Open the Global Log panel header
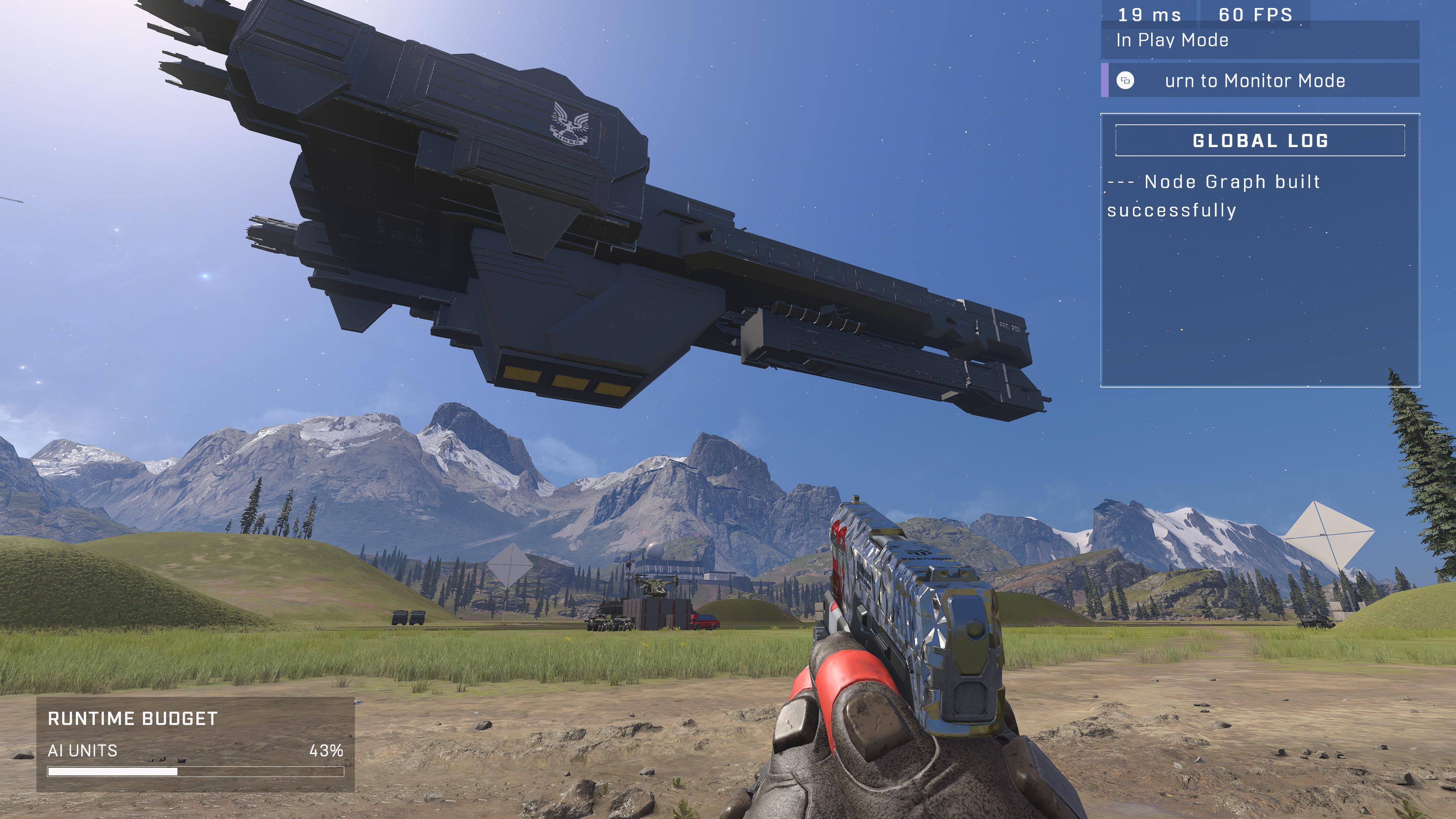This screenshot has width=1456, height=819. [x=1260, y=140]
